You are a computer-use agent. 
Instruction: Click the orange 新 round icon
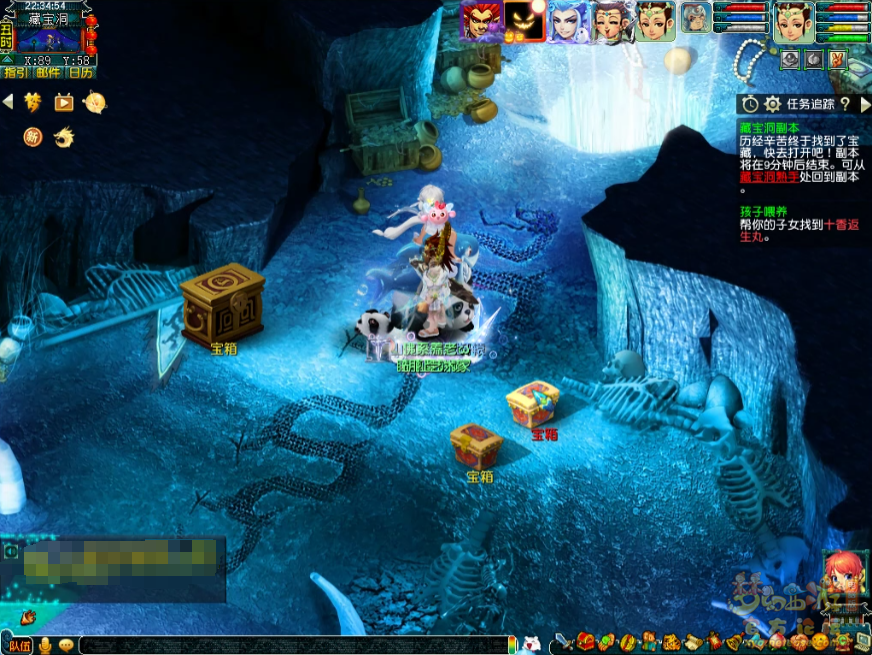[34, 136]
